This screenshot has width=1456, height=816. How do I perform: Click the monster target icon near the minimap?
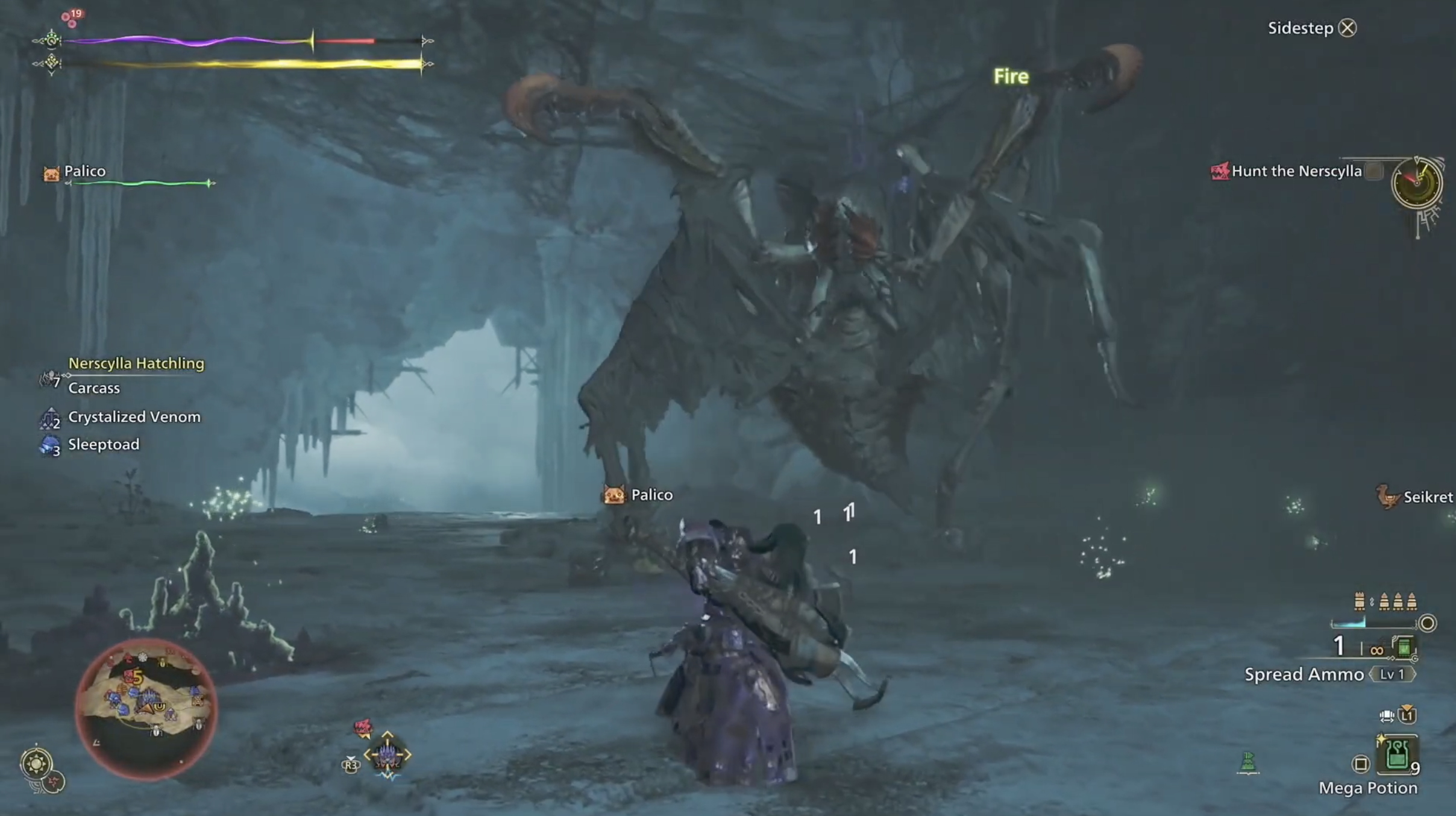[387, 754]
